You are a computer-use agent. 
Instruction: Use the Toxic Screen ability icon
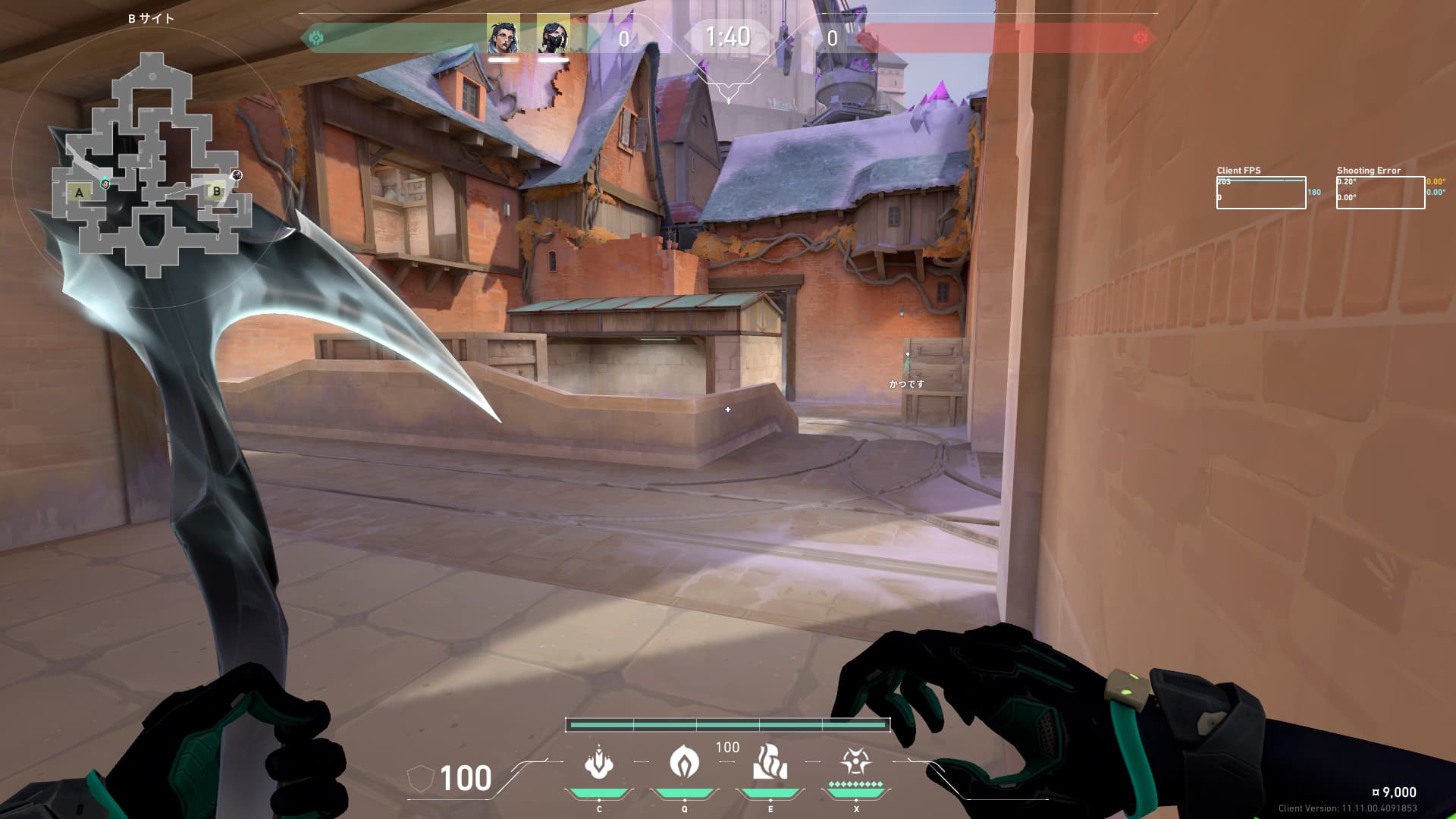(x=770, y=763)
